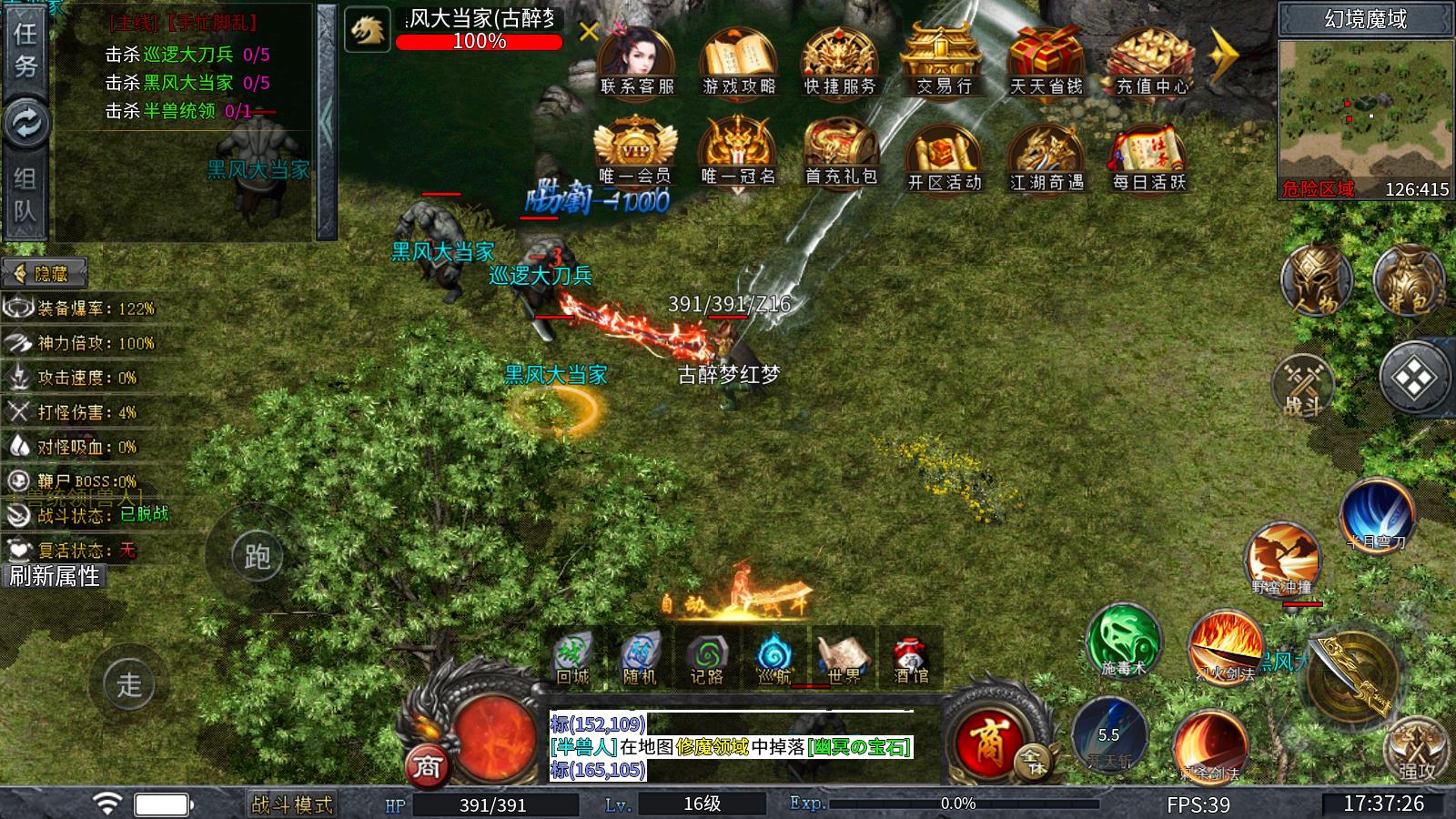Hide the stats panel with 隐藏 button
Viewport: 1456px width, 819px height.
(x=45, y=273)
